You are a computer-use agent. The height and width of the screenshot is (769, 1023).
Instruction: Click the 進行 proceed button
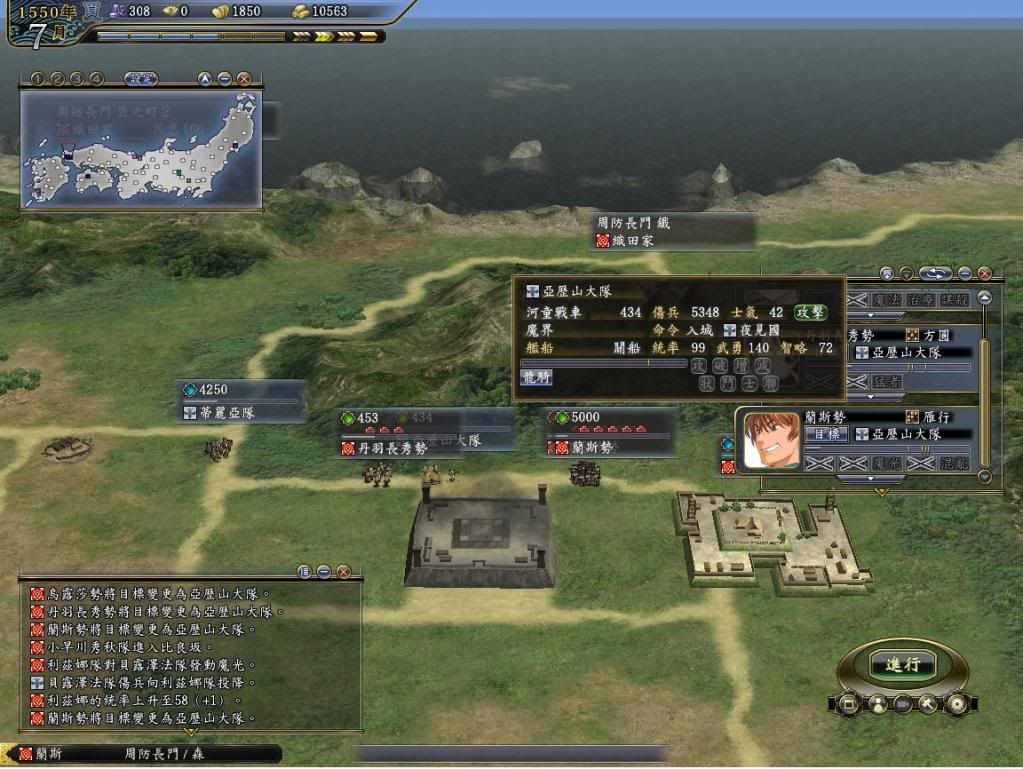(x=902, y=664)
